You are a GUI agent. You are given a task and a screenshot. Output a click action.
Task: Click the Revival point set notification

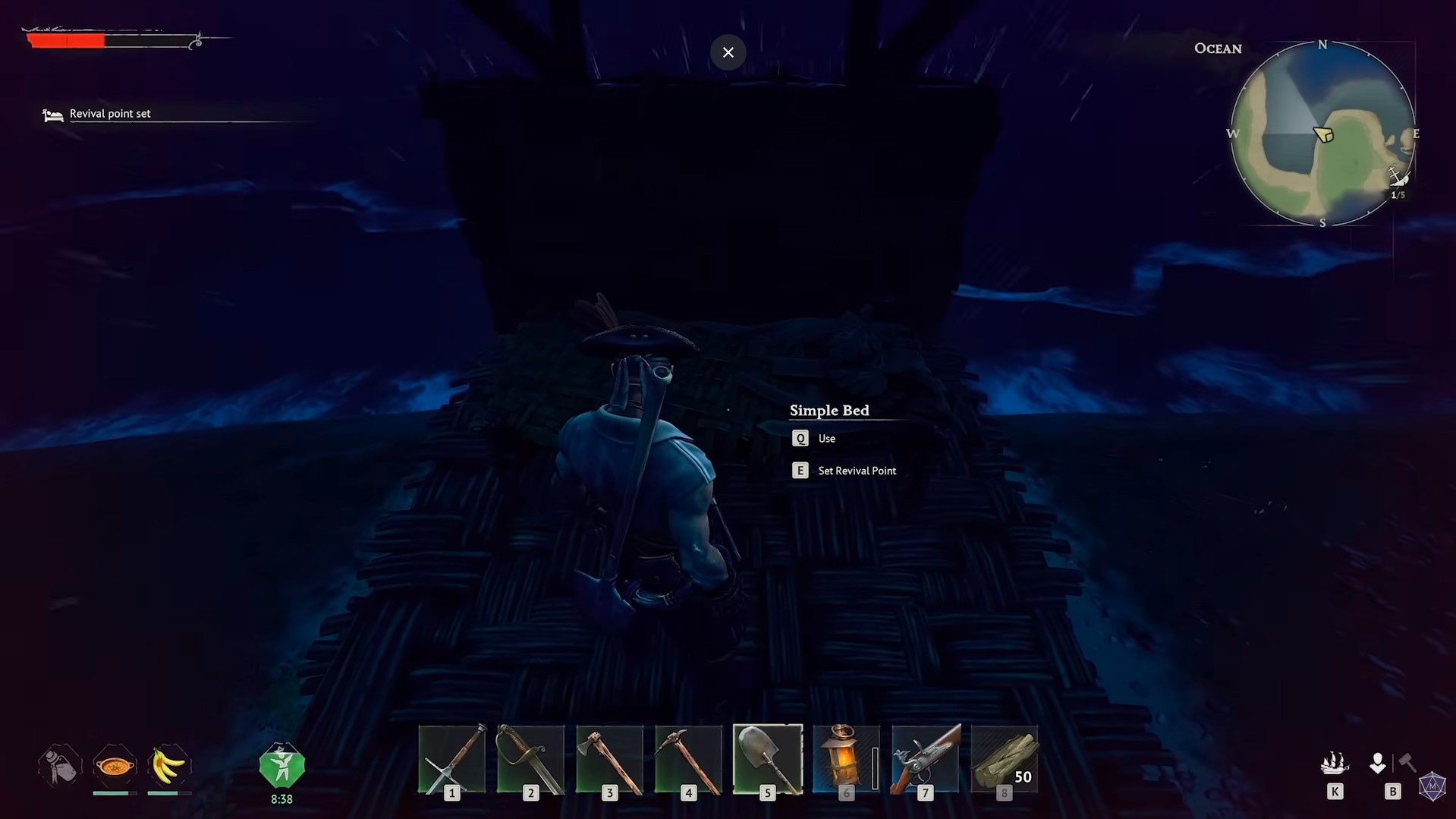click(108, 113)
